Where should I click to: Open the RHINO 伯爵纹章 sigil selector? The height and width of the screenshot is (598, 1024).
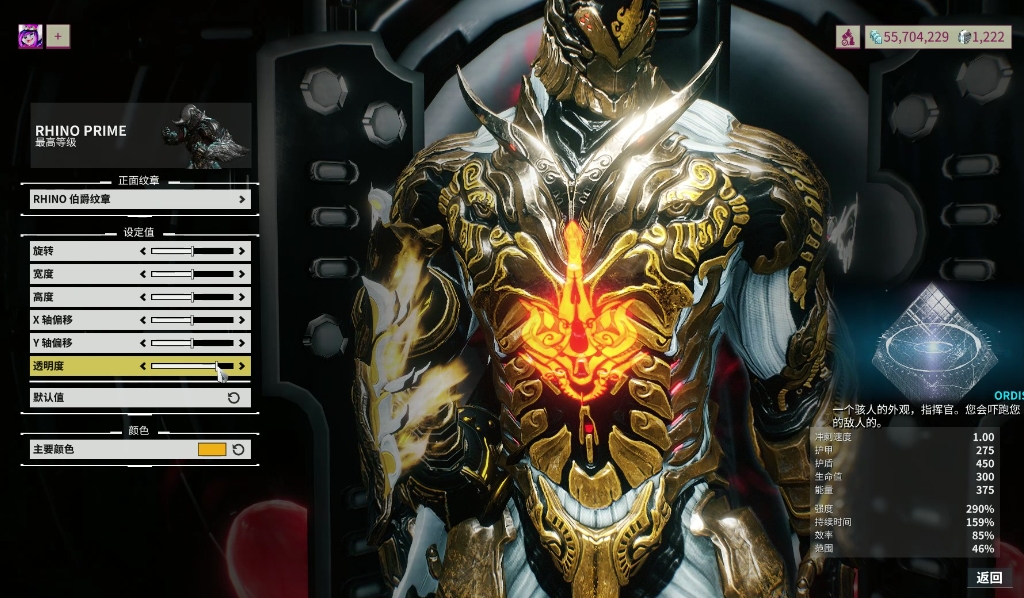click(x=140, y=199)
